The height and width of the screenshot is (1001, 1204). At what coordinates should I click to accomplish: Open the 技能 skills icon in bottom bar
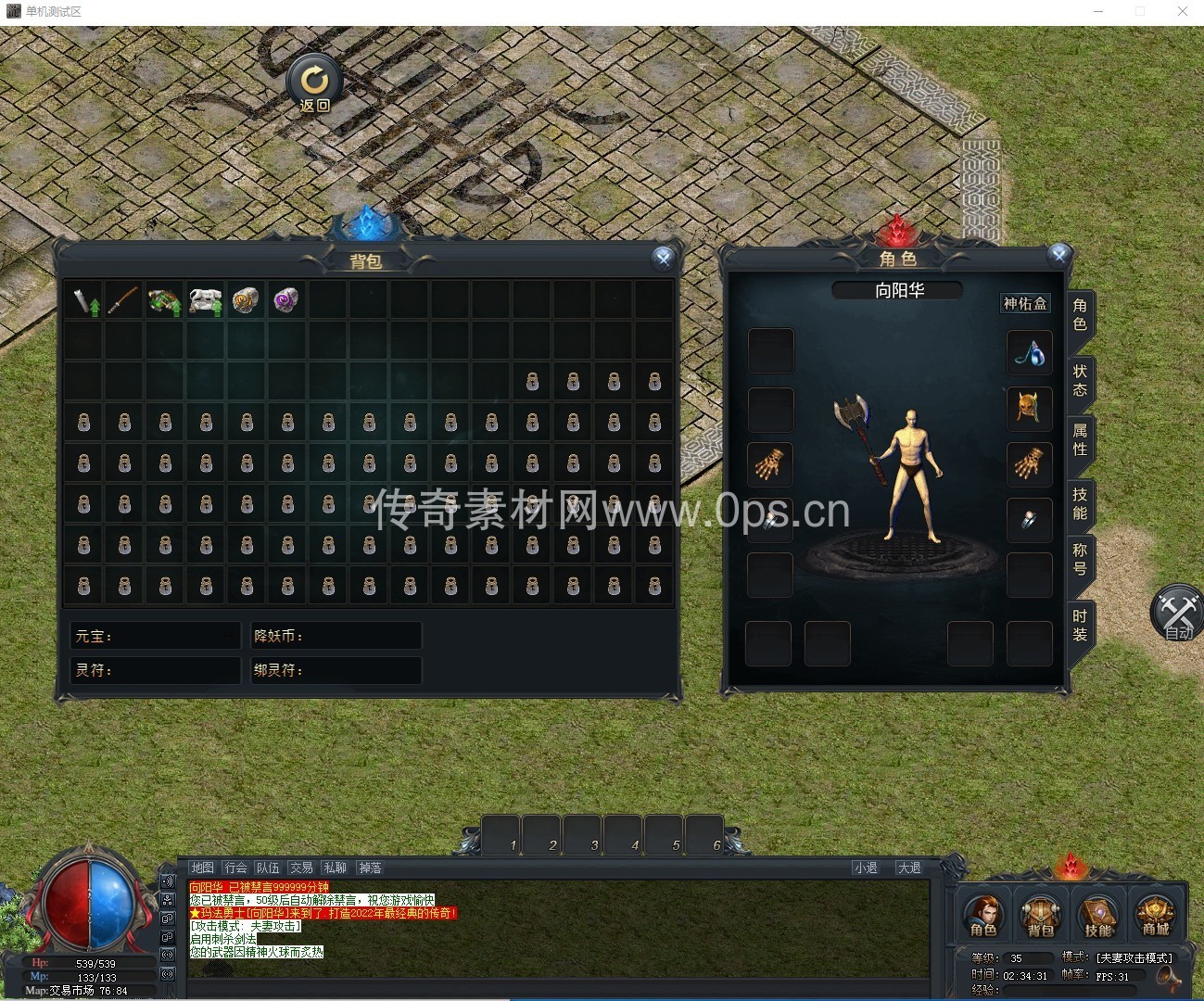[x=1098, y=916]
